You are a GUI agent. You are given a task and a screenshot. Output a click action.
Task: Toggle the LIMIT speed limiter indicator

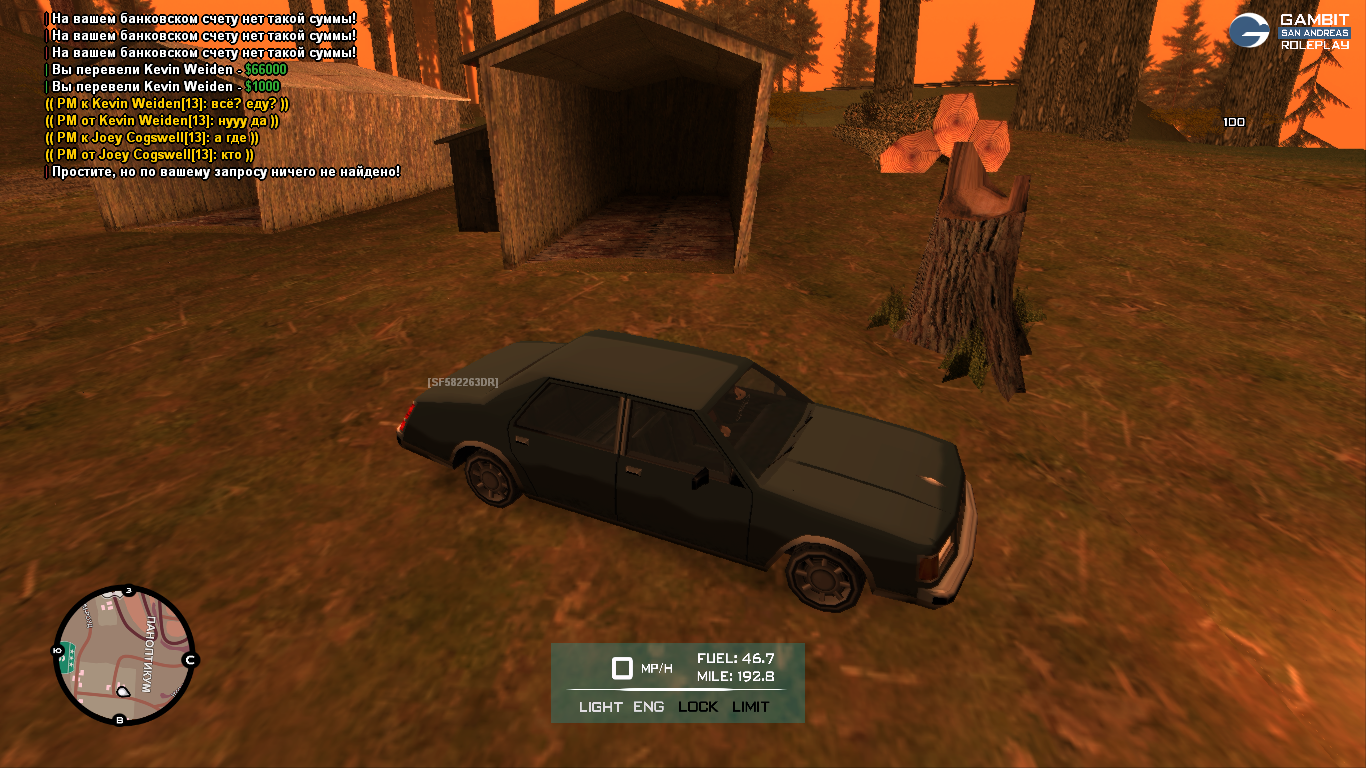(x=750, y=707)
